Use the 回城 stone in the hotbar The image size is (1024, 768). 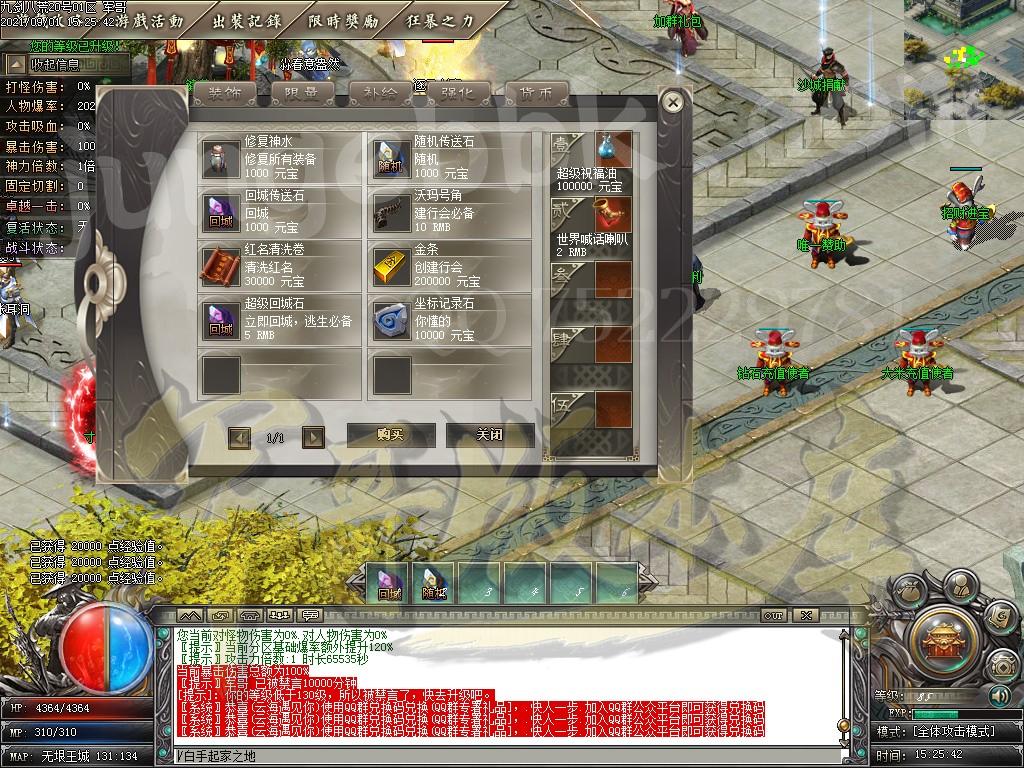pyautogui.click(x=388, y=583)
